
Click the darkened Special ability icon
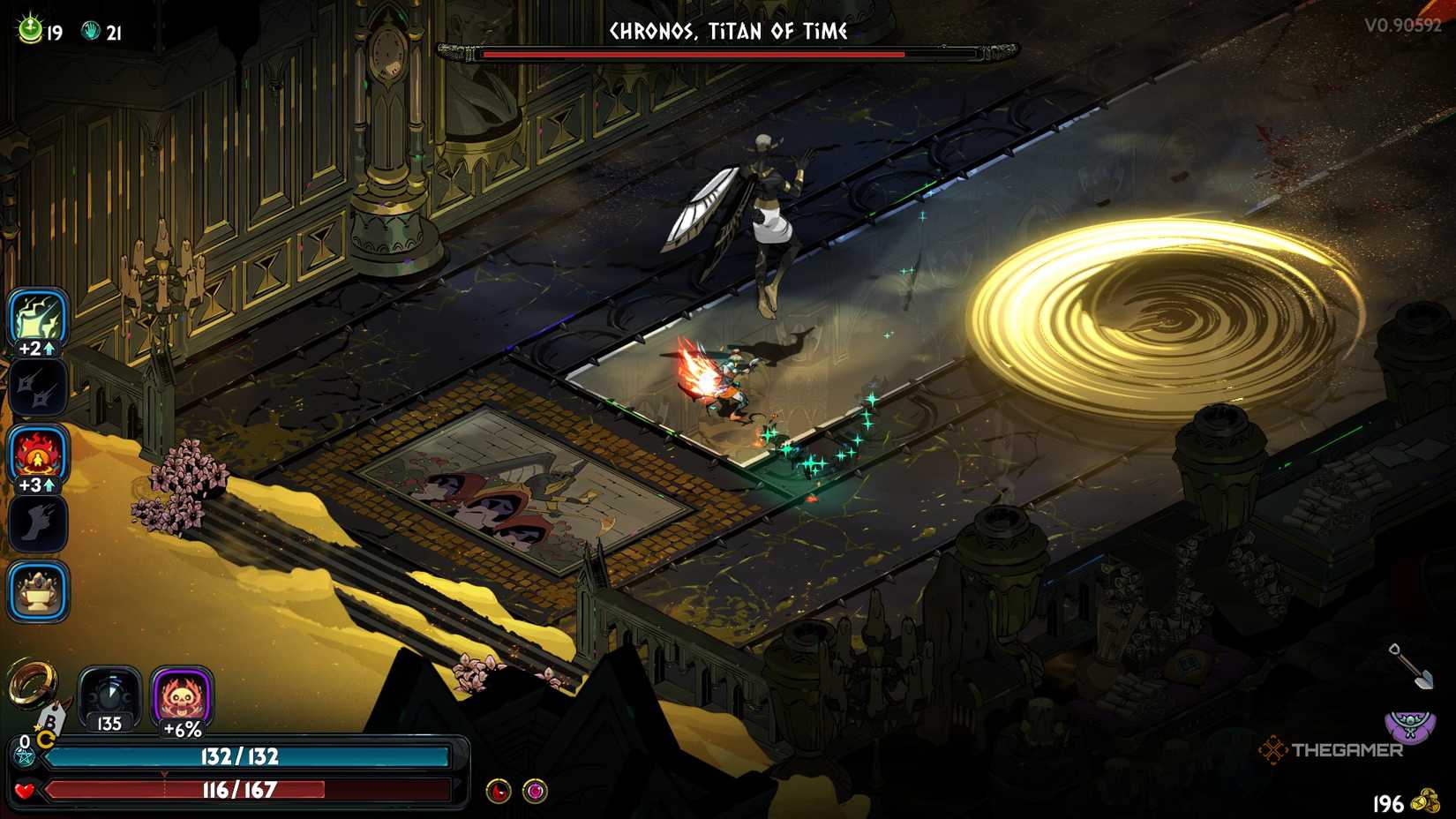pyautogui.click(x=39, y=388)
